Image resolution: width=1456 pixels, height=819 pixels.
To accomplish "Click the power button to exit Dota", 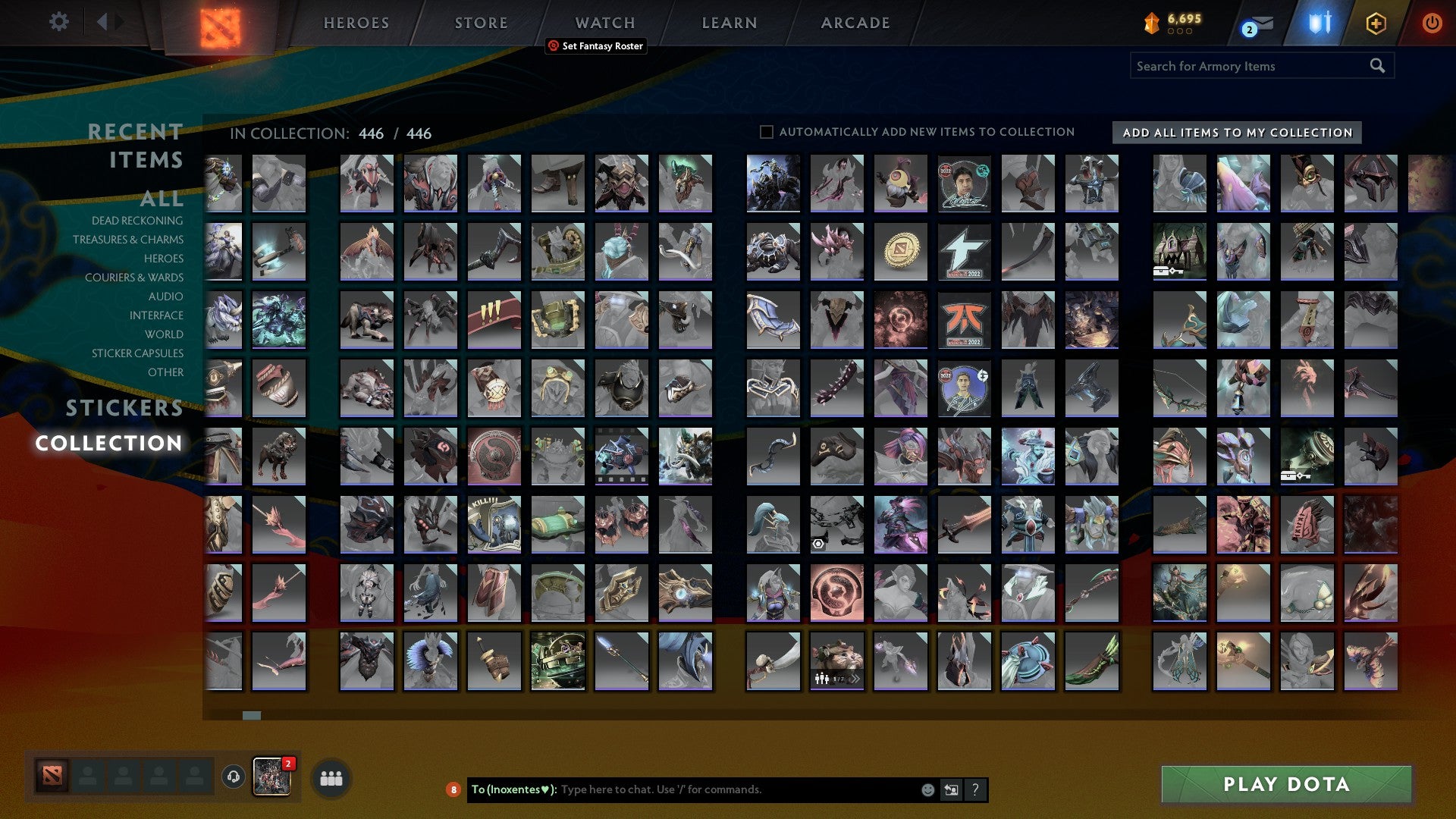I will point(1432,23).
